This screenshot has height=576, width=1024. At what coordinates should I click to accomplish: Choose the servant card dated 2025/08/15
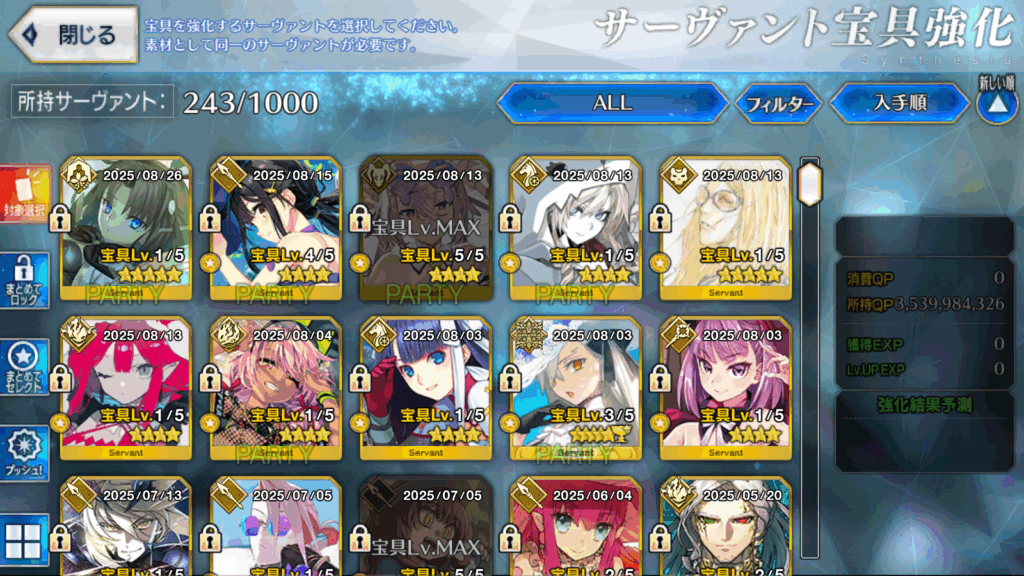pyautogui.click(x=276, y=228)
